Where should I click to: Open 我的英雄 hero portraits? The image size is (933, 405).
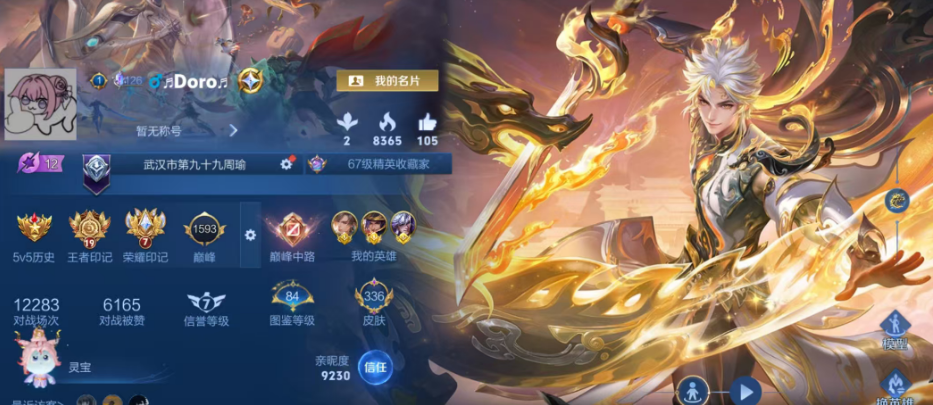pos(372,226)
